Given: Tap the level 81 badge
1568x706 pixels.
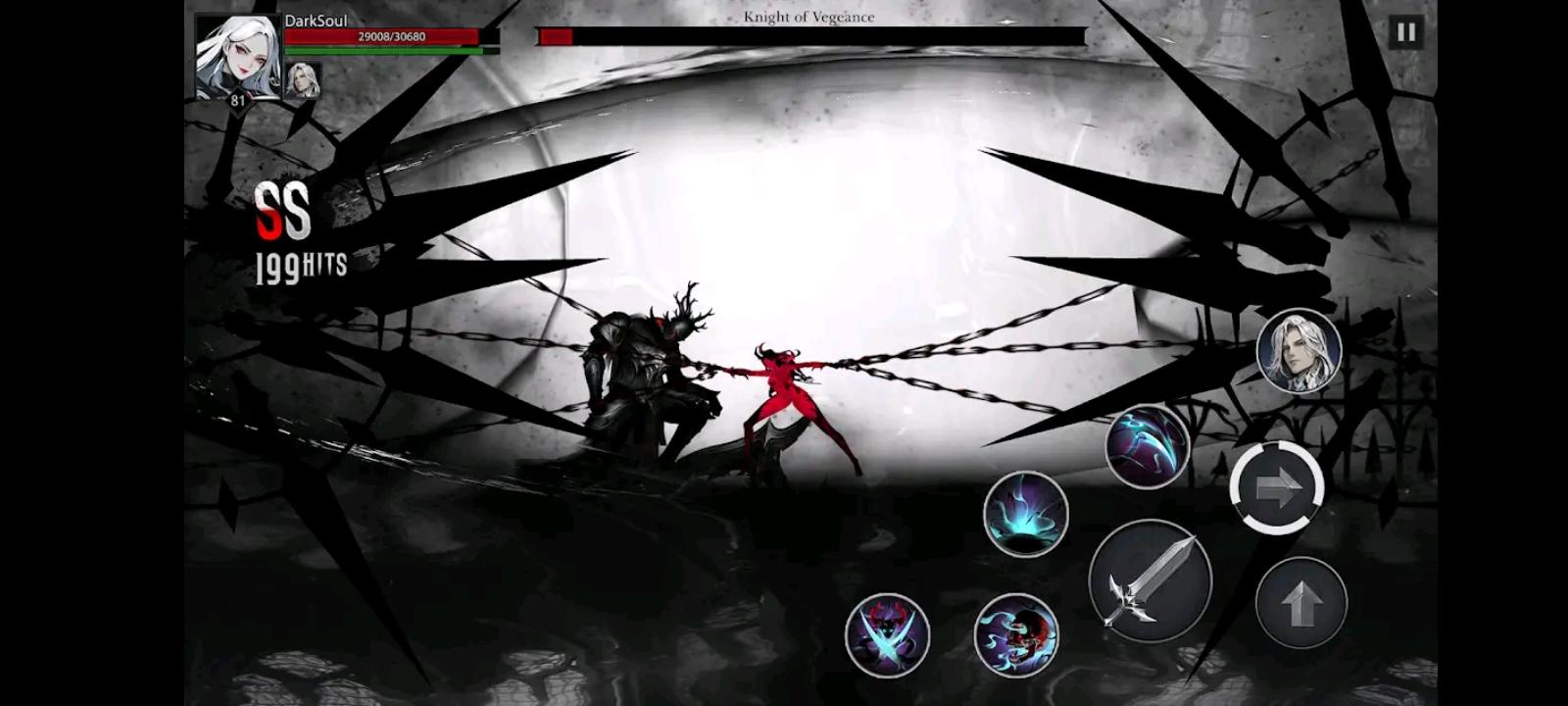Looking at the screenshot, I should (236, 100).
